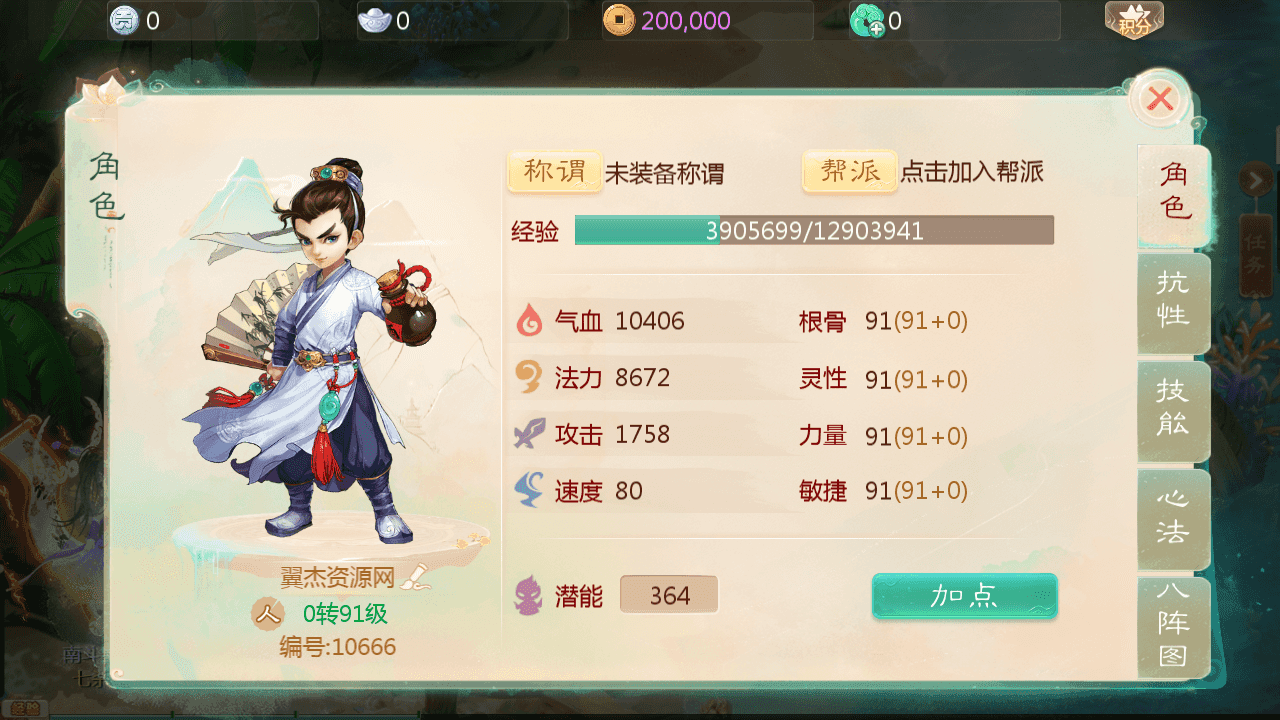Open the 积分 points badge

point(1134,20)
